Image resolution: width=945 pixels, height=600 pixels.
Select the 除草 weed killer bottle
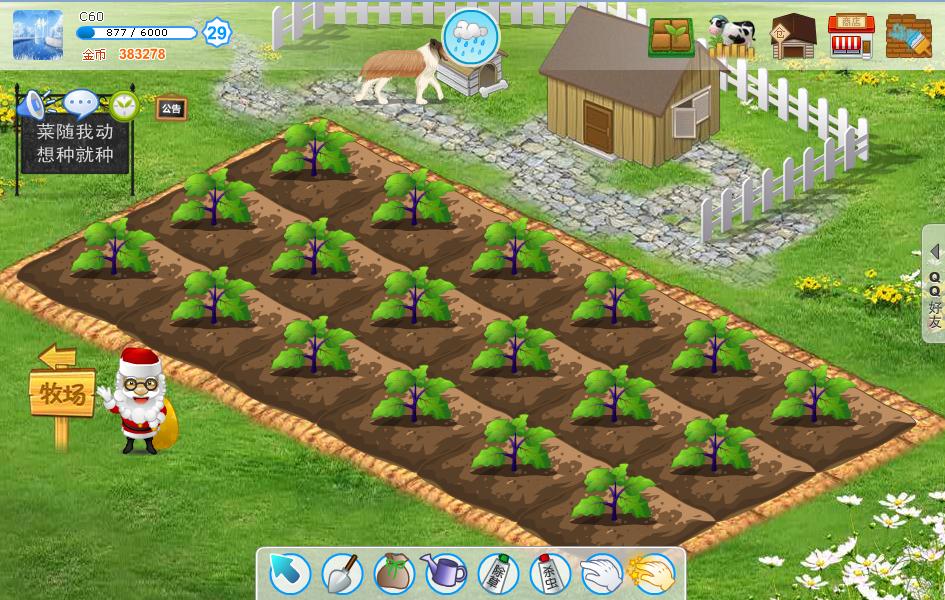[498, 574]
